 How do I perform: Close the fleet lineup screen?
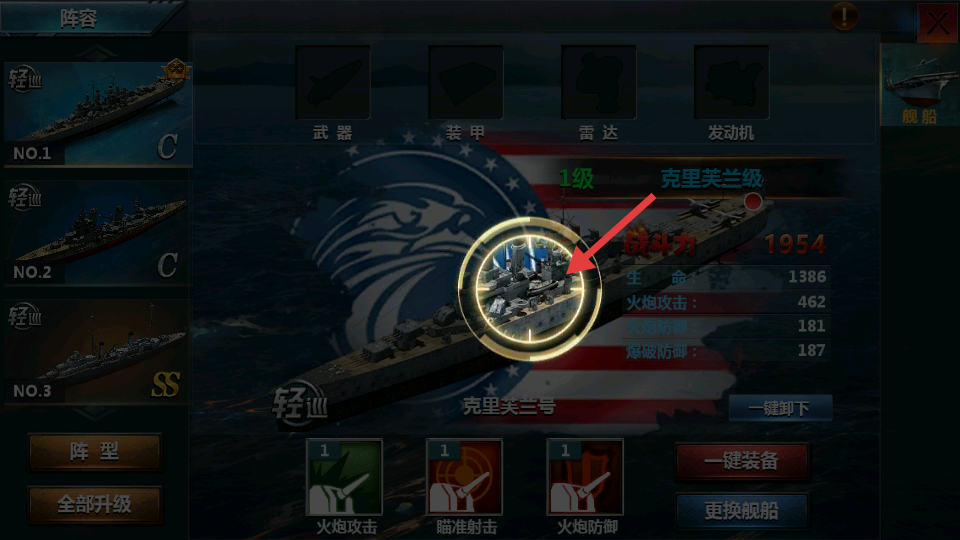(x=938, y=24)
